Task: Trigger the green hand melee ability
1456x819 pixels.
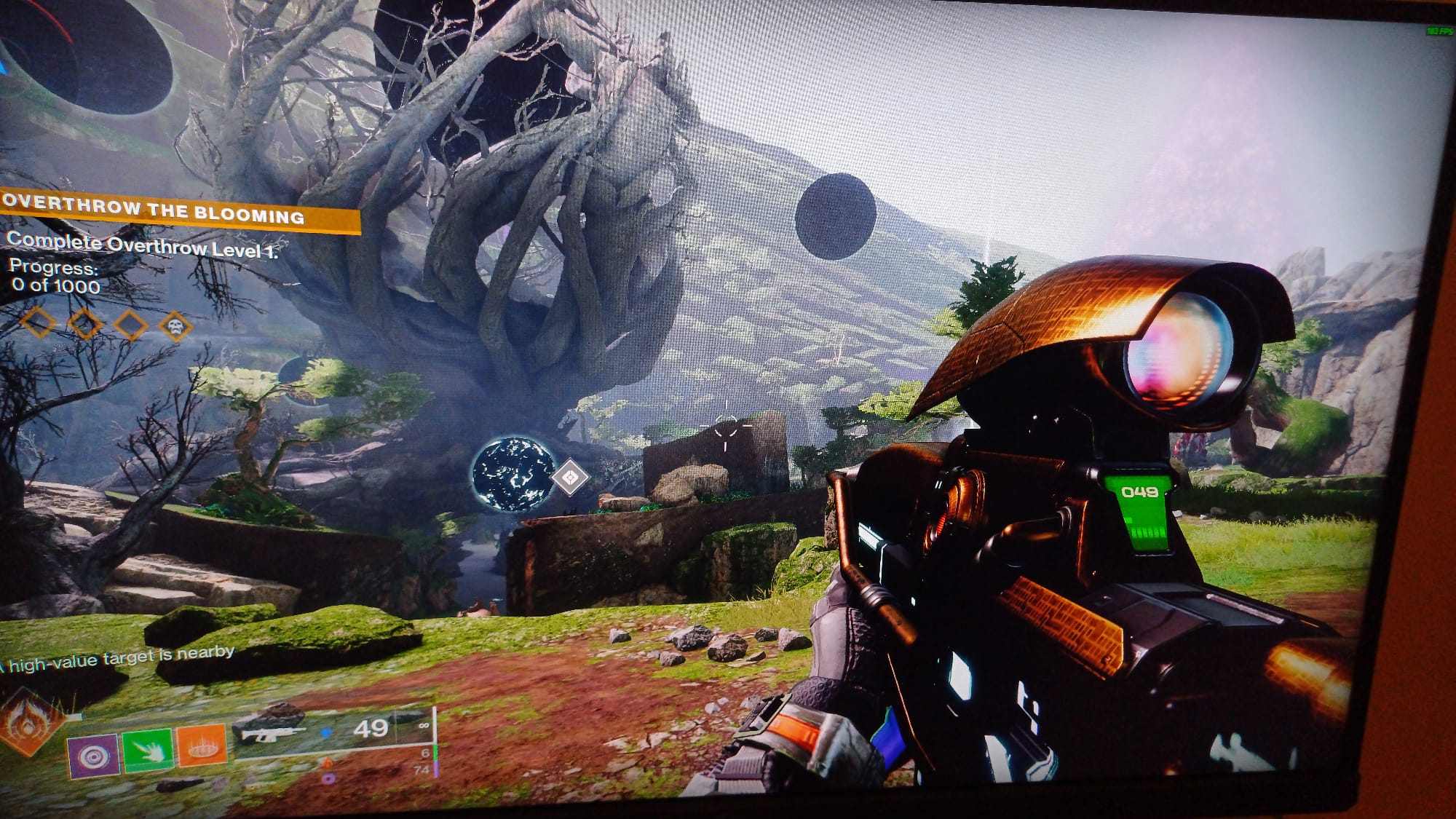Action: [148, 749]
